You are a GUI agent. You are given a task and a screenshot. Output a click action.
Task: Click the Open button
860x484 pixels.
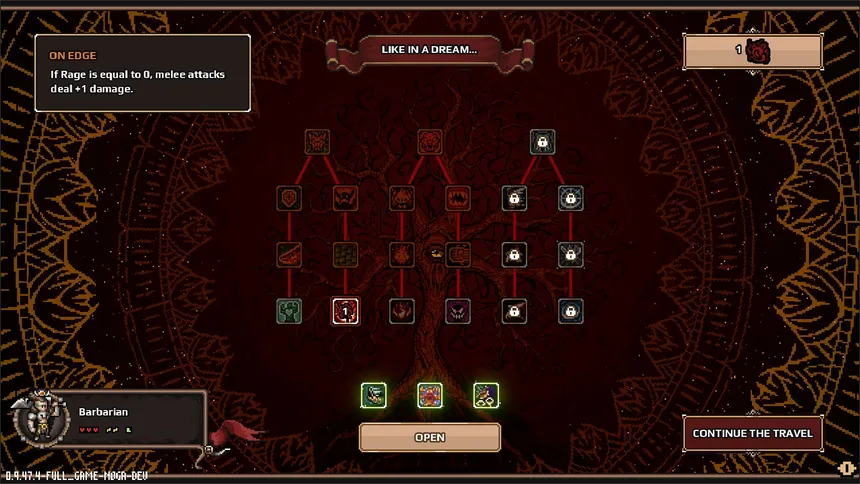point(429,437)
